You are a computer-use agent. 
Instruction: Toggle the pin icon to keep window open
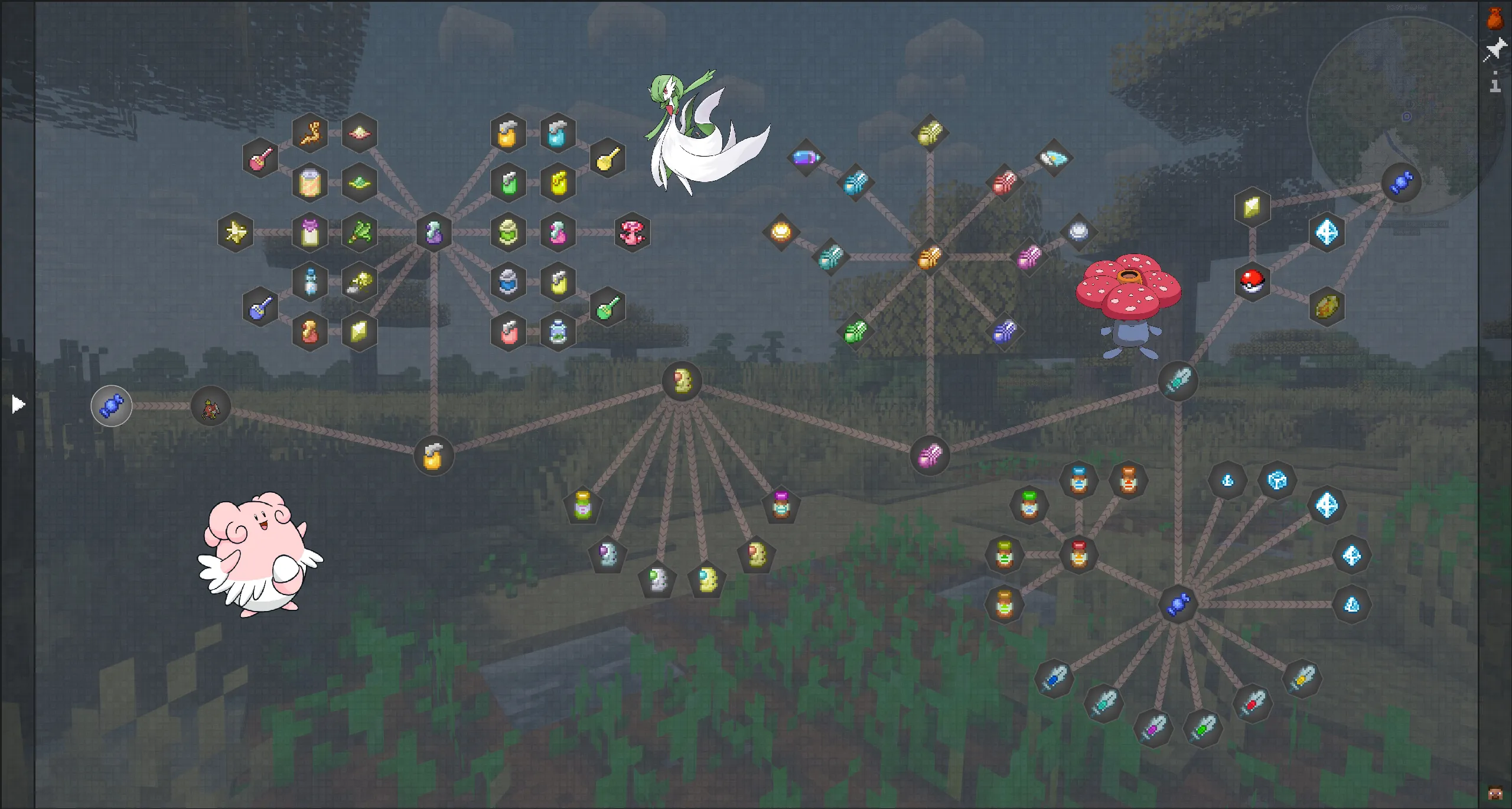point(1497,47)
